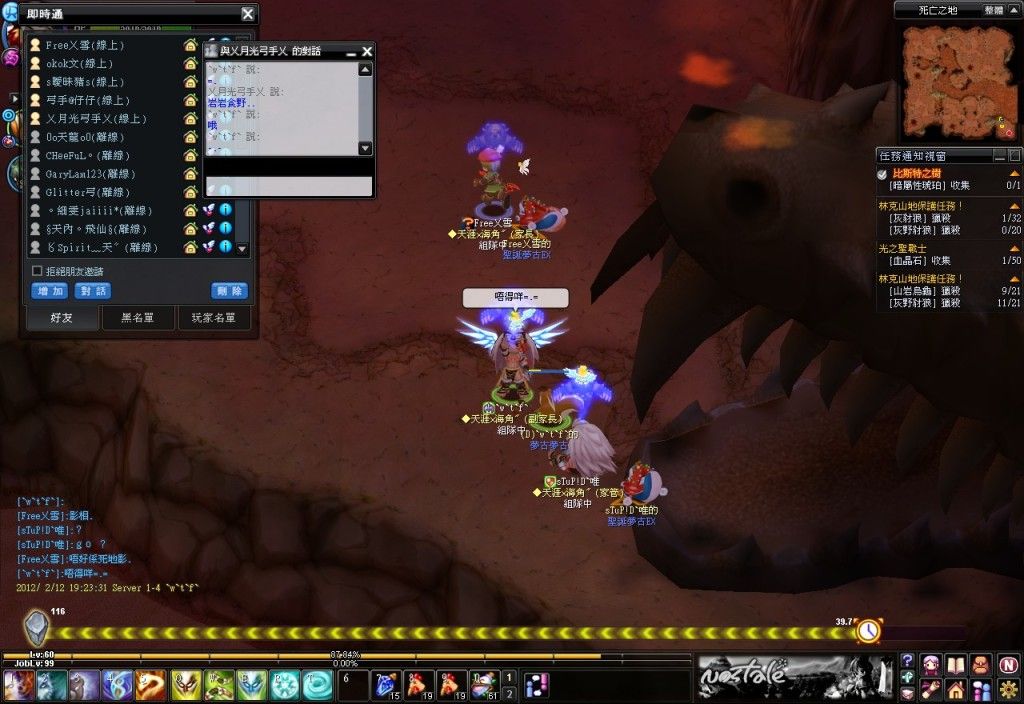This screenshot has width=1024, height=704.
Task: Click the 刪除 delete friend button
Action: pyautogui.click(x=229, y=291)
